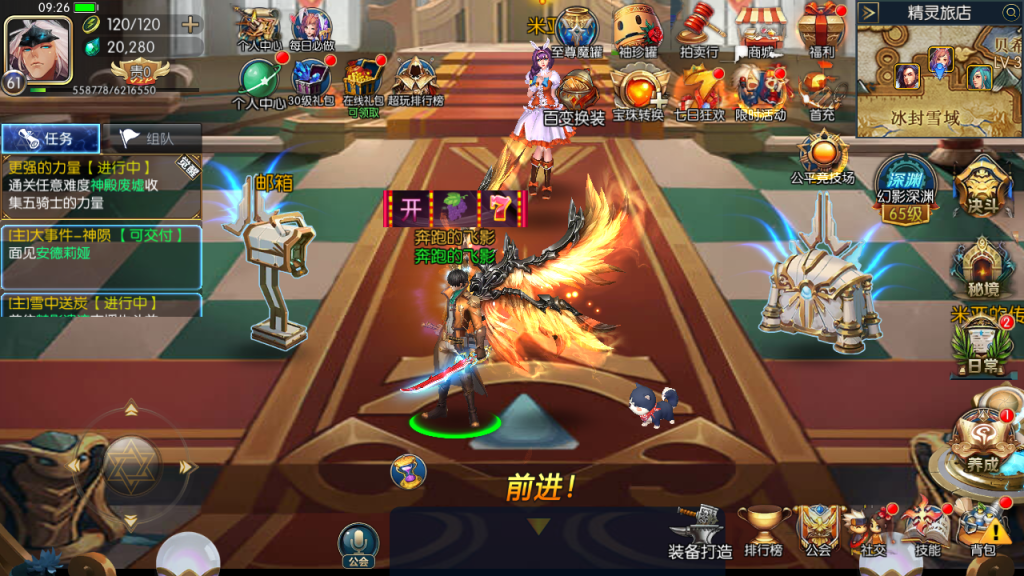The width and height of the screenshot is (1024, 576).
Task: Select the 大事件-神陨 quest entry
Action: click(100, 245)
